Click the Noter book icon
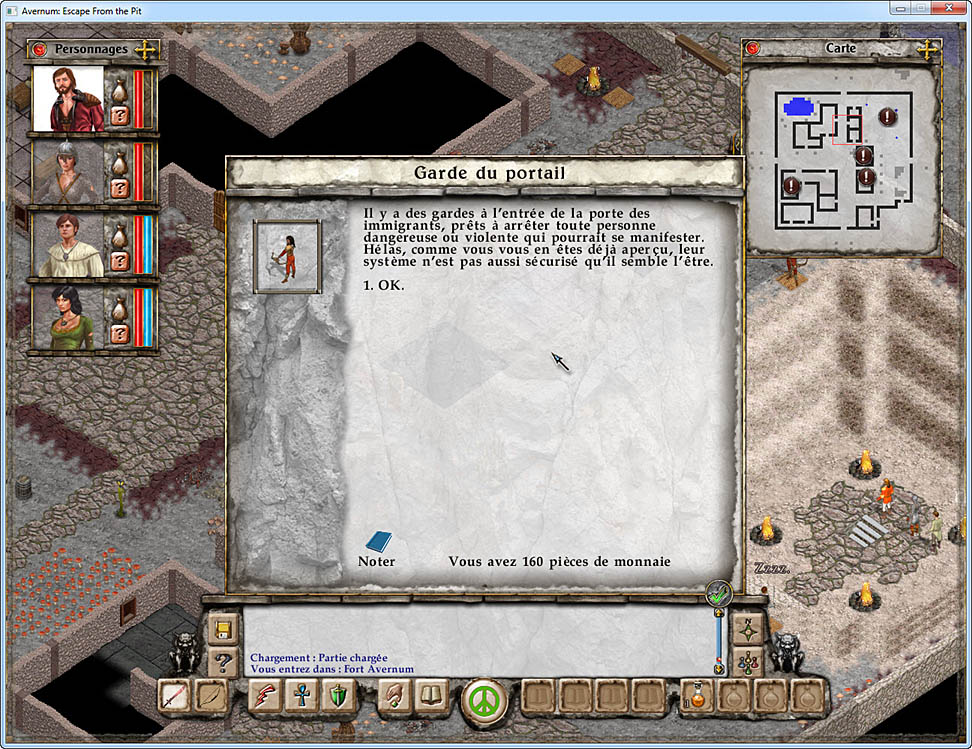This screenshot has height=749, width=972. (378, 542)
